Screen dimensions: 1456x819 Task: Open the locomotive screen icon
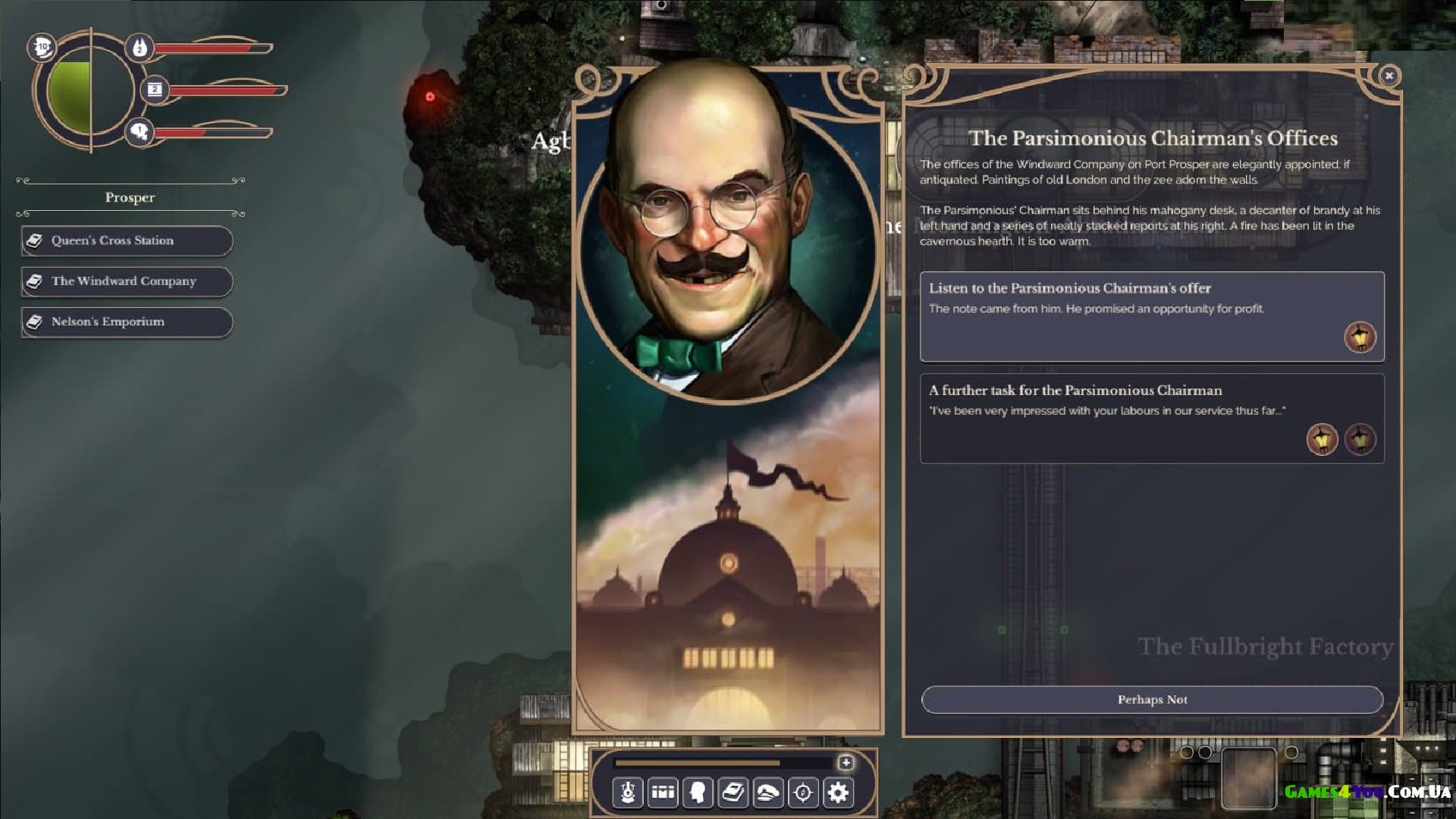[628, 792]
